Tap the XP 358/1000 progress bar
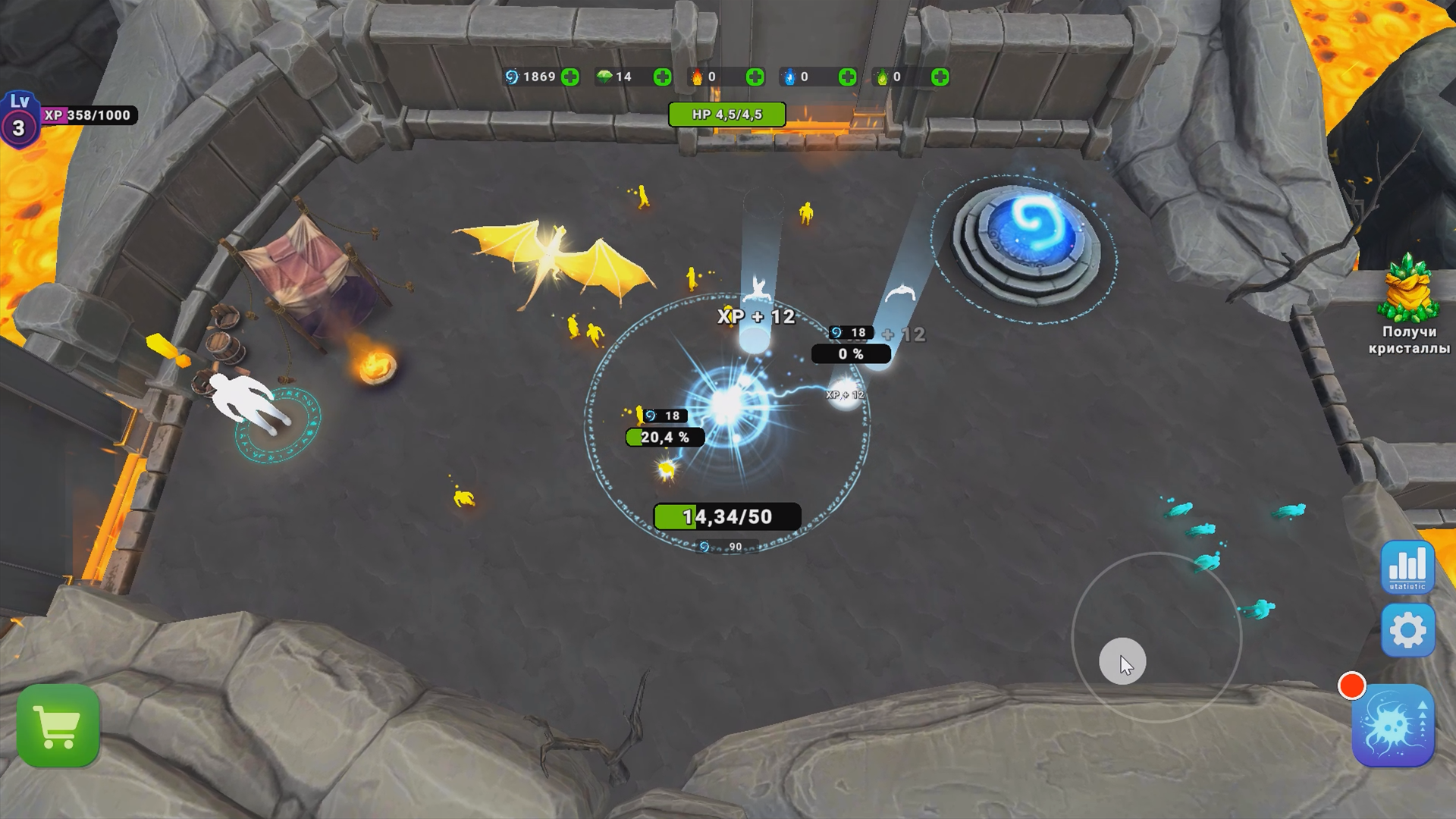 point(89,116)
